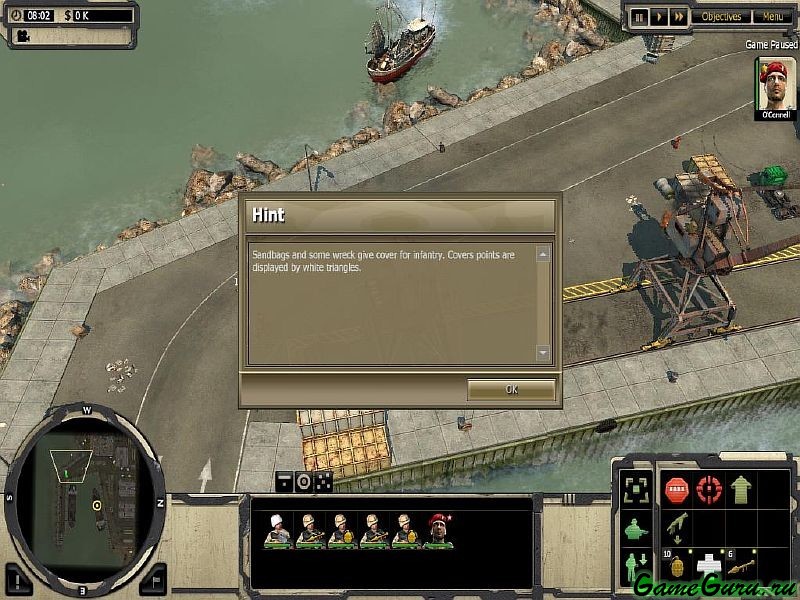800x600 pixels.
Task: Set game speed to normal play
Action: click(658, 17)
